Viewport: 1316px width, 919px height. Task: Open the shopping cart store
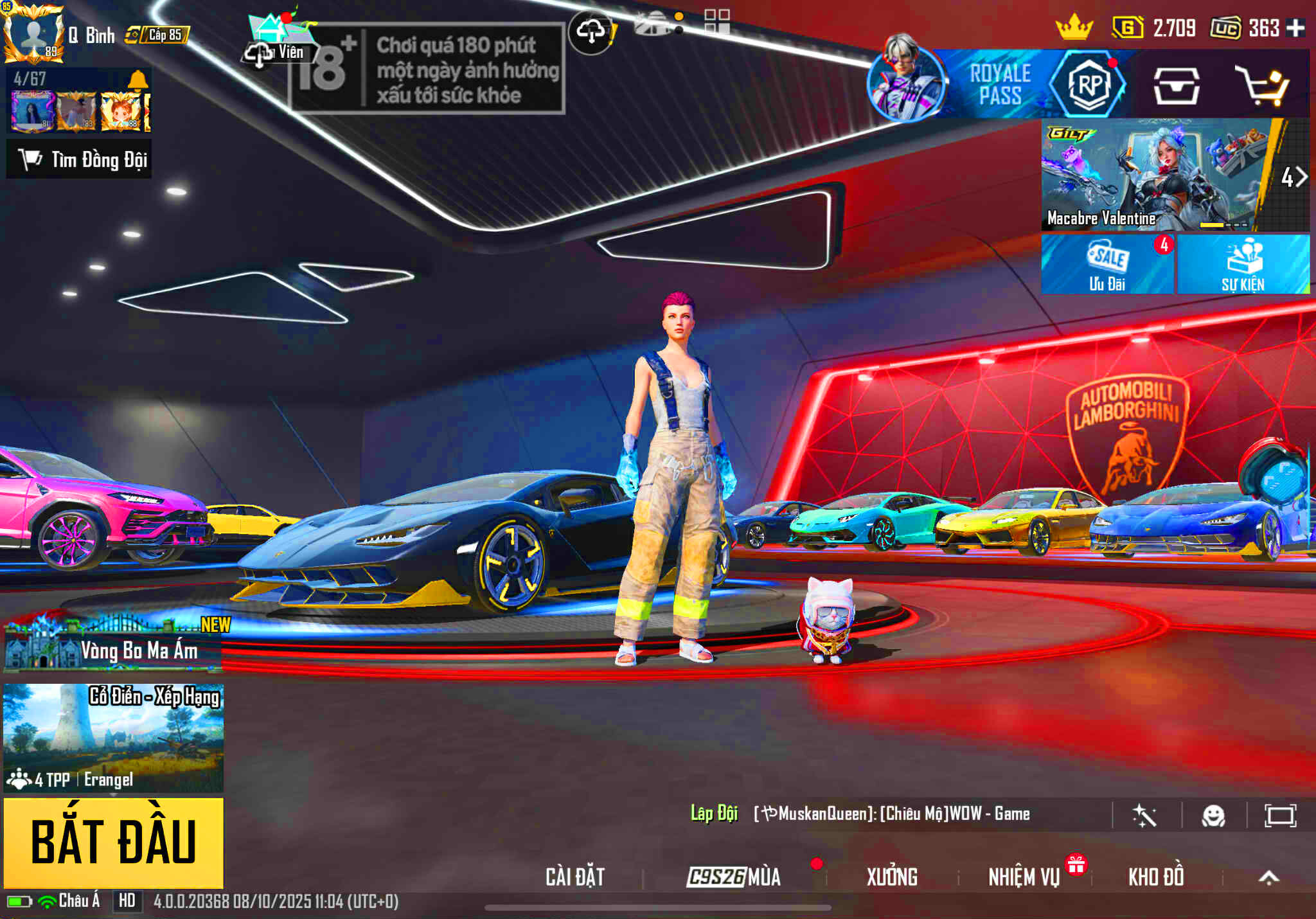[1264, 85]
